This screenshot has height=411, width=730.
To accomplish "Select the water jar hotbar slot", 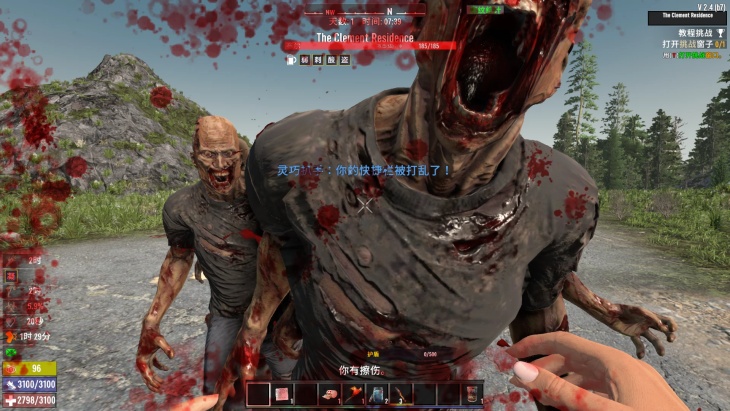I will tap(377, 394).
